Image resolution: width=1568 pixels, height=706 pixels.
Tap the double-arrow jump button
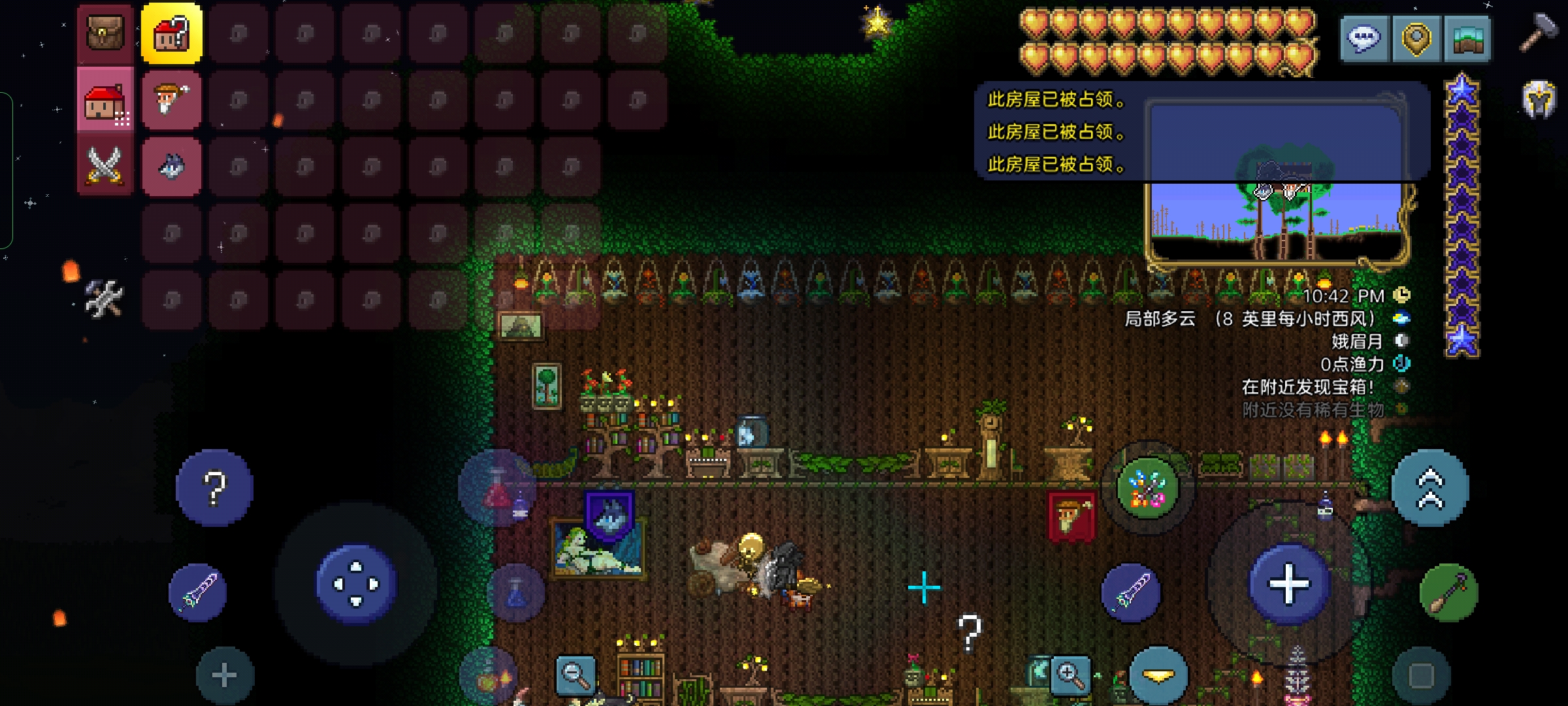(1430, 488)
